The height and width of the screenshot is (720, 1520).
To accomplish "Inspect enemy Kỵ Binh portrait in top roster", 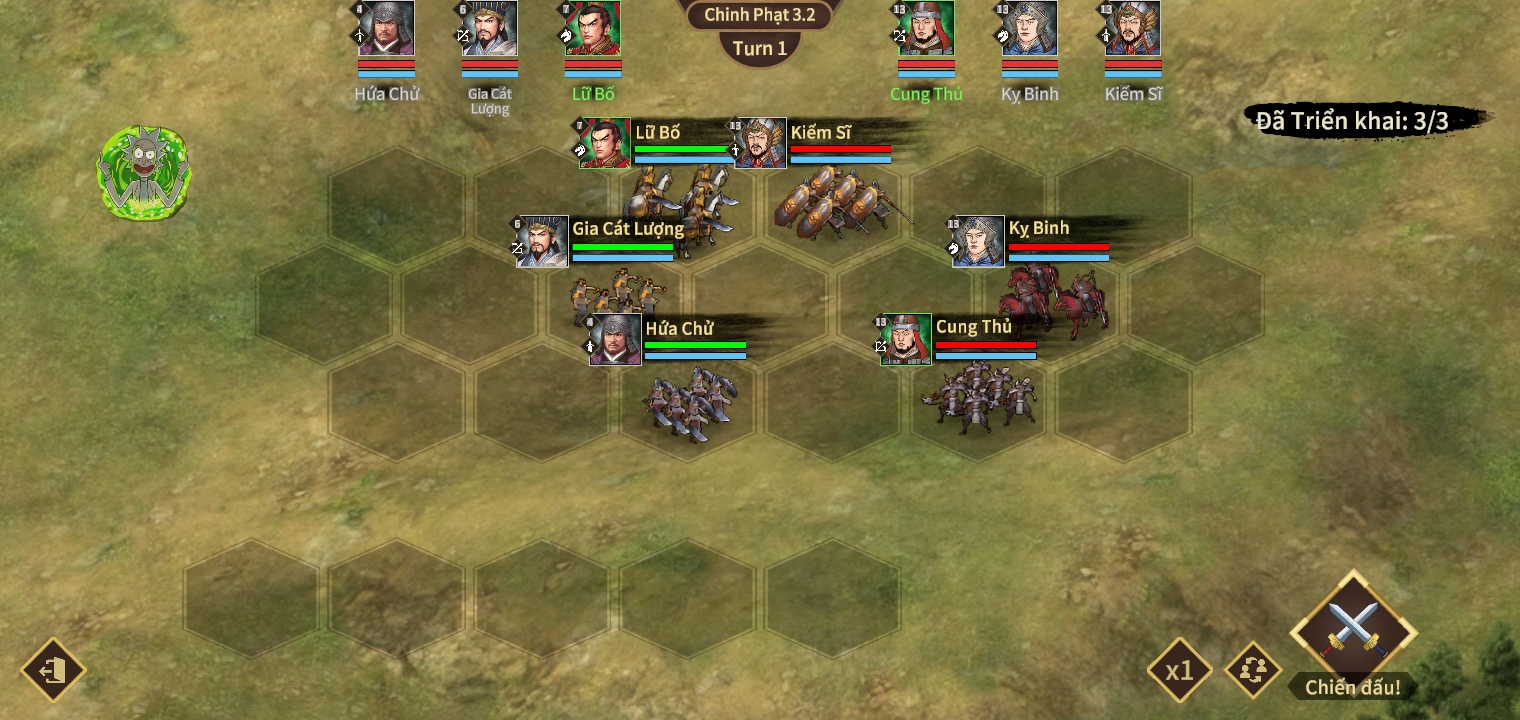I will pyautogui.click(x=1030, y=29).
